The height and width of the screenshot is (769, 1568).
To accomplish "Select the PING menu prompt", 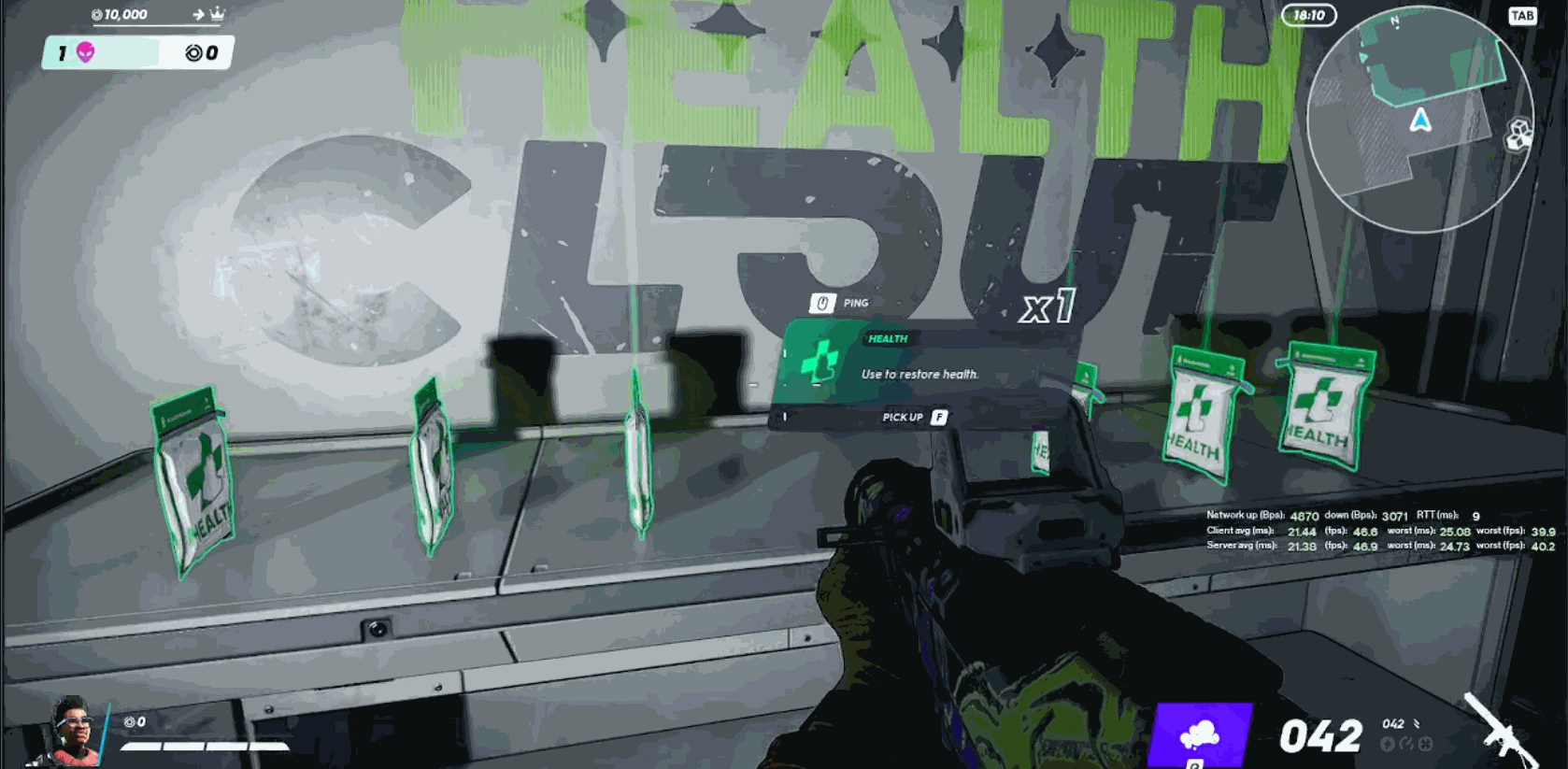I will pyautogui.click(x=854, y=303).
